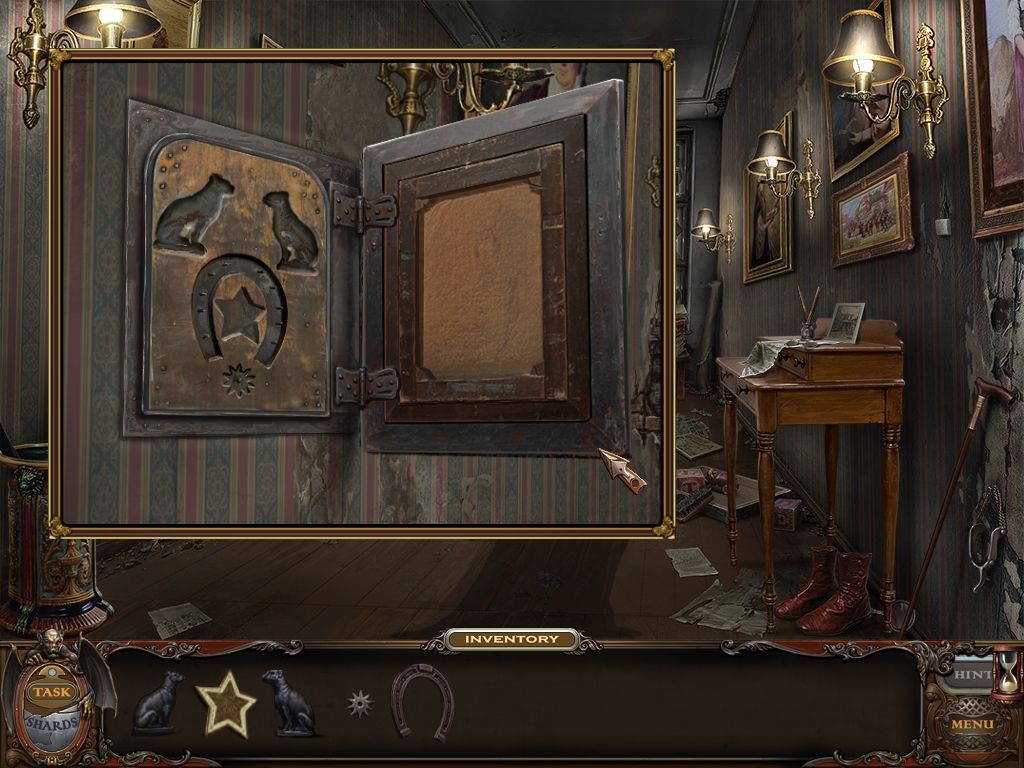
Task: Select the gold star in inventory
Action: (x=225, y=704)
